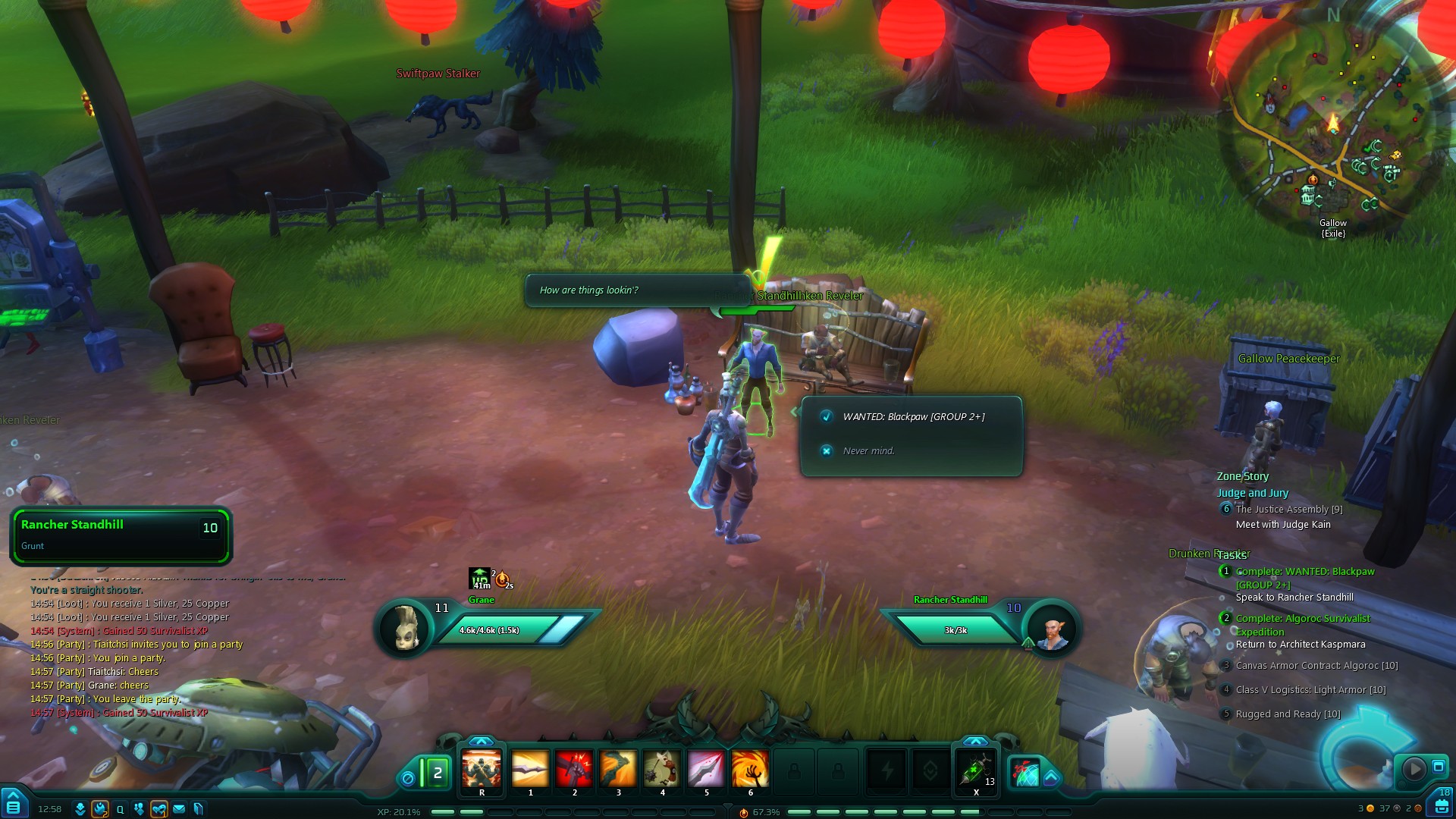Open the main menu button in bottom-left corner
Screen dimensions: 1456x819
pos(13,806)
